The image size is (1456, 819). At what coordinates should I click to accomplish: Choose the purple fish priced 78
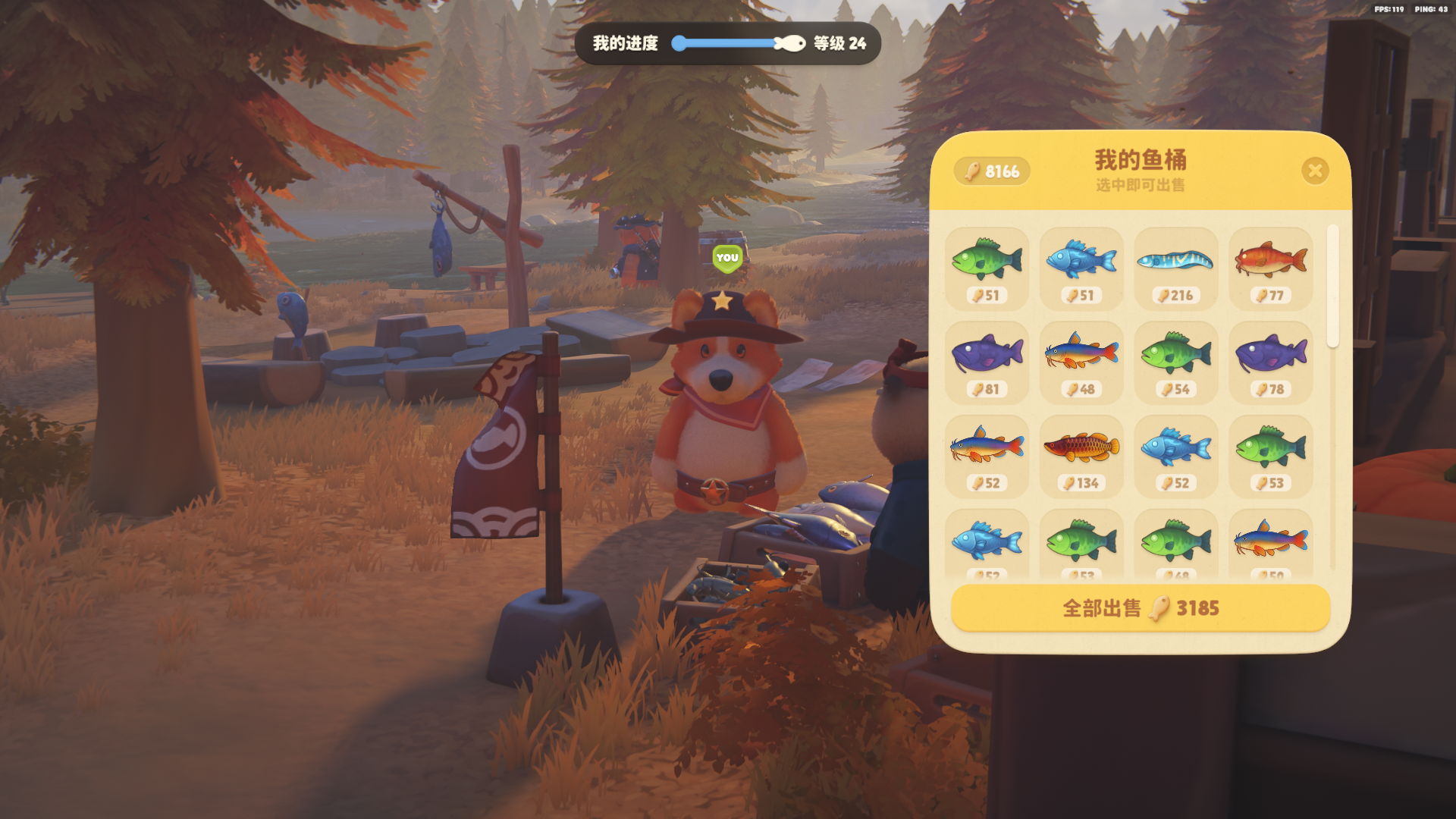coord(1270,362)
